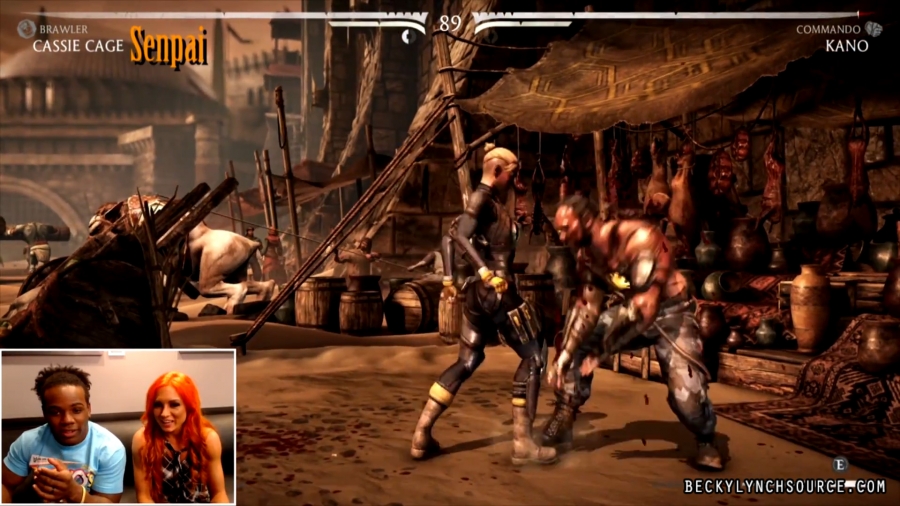900x506 pixels.
Task: Click Kano's Commando variation icon
Action: tap(873, 29)
